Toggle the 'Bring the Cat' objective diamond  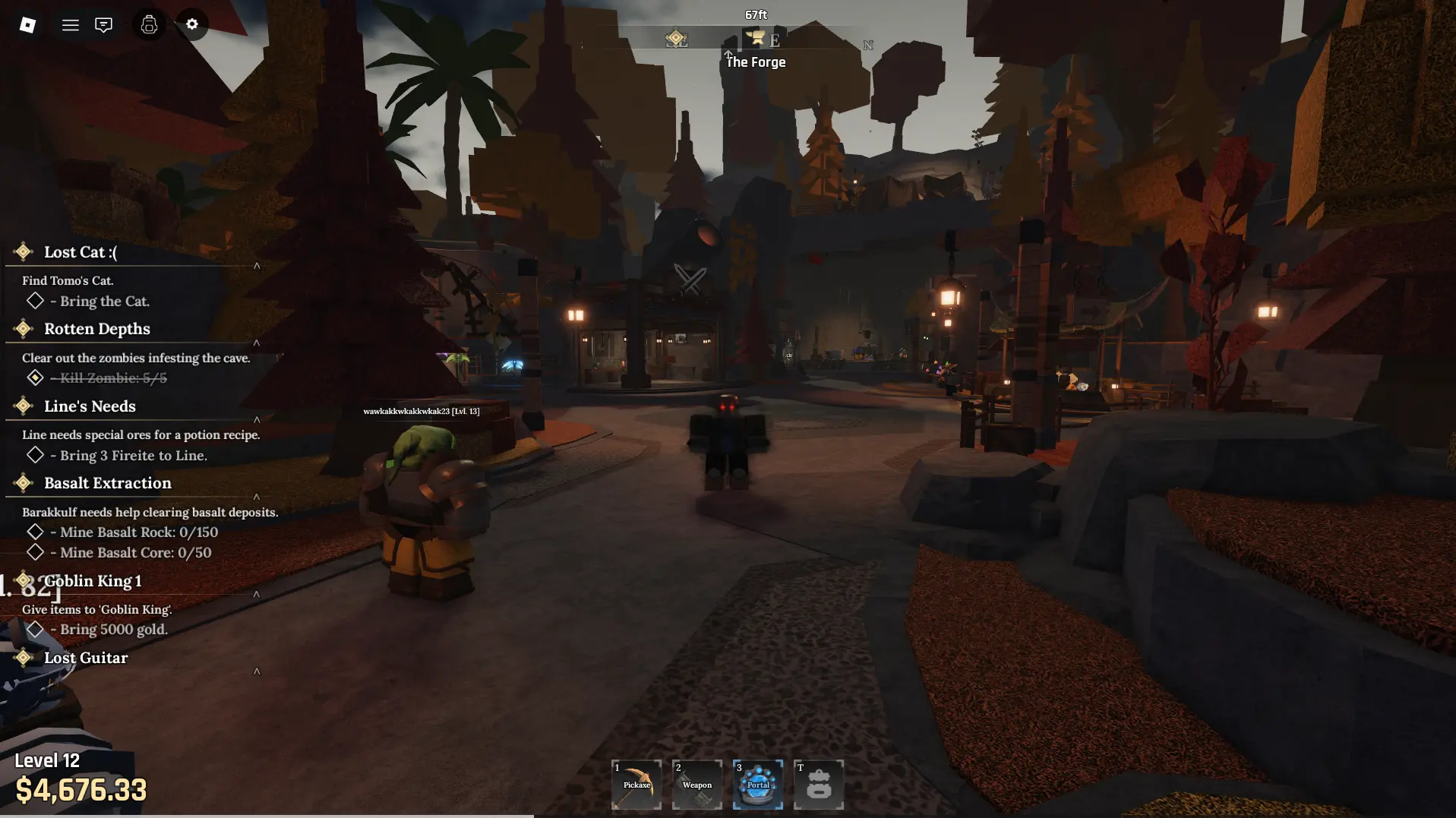click(x=35, y=301)
